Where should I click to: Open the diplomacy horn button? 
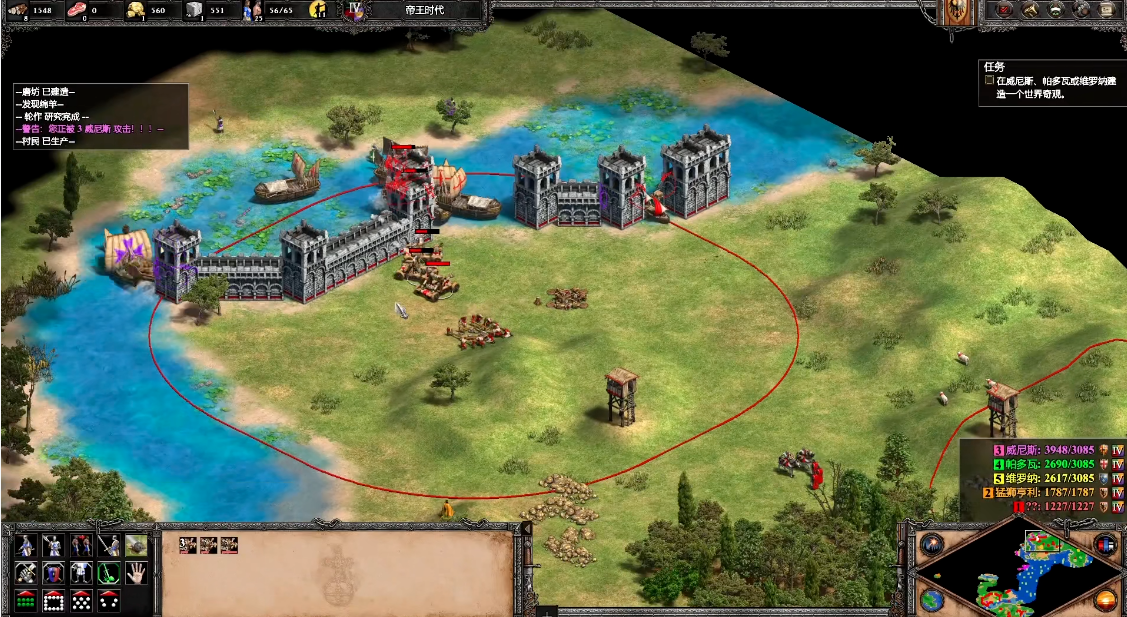(x=1029, y=10)
